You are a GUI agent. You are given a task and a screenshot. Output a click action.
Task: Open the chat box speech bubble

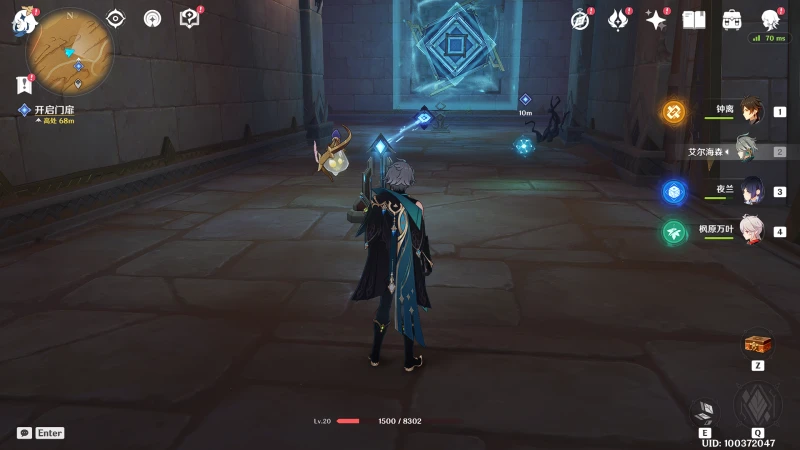24,433
